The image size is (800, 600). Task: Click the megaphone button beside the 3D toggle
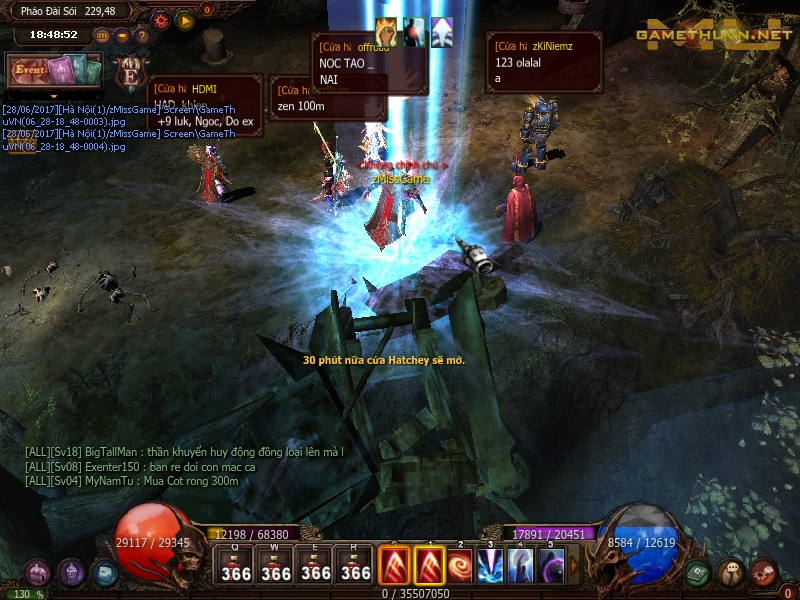tap(122, 35)
